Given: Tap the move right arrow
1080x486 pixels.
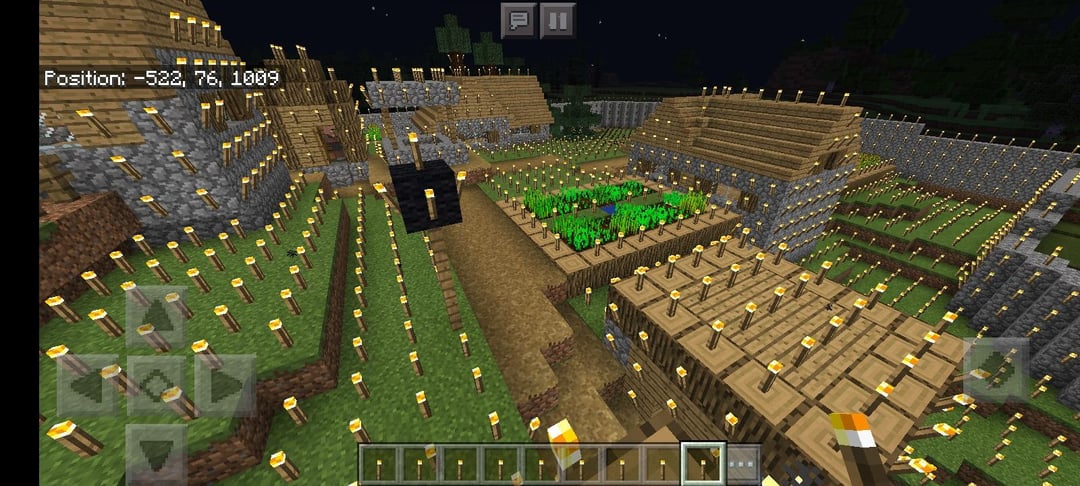Looking at the screenshot, I should 224,385.
